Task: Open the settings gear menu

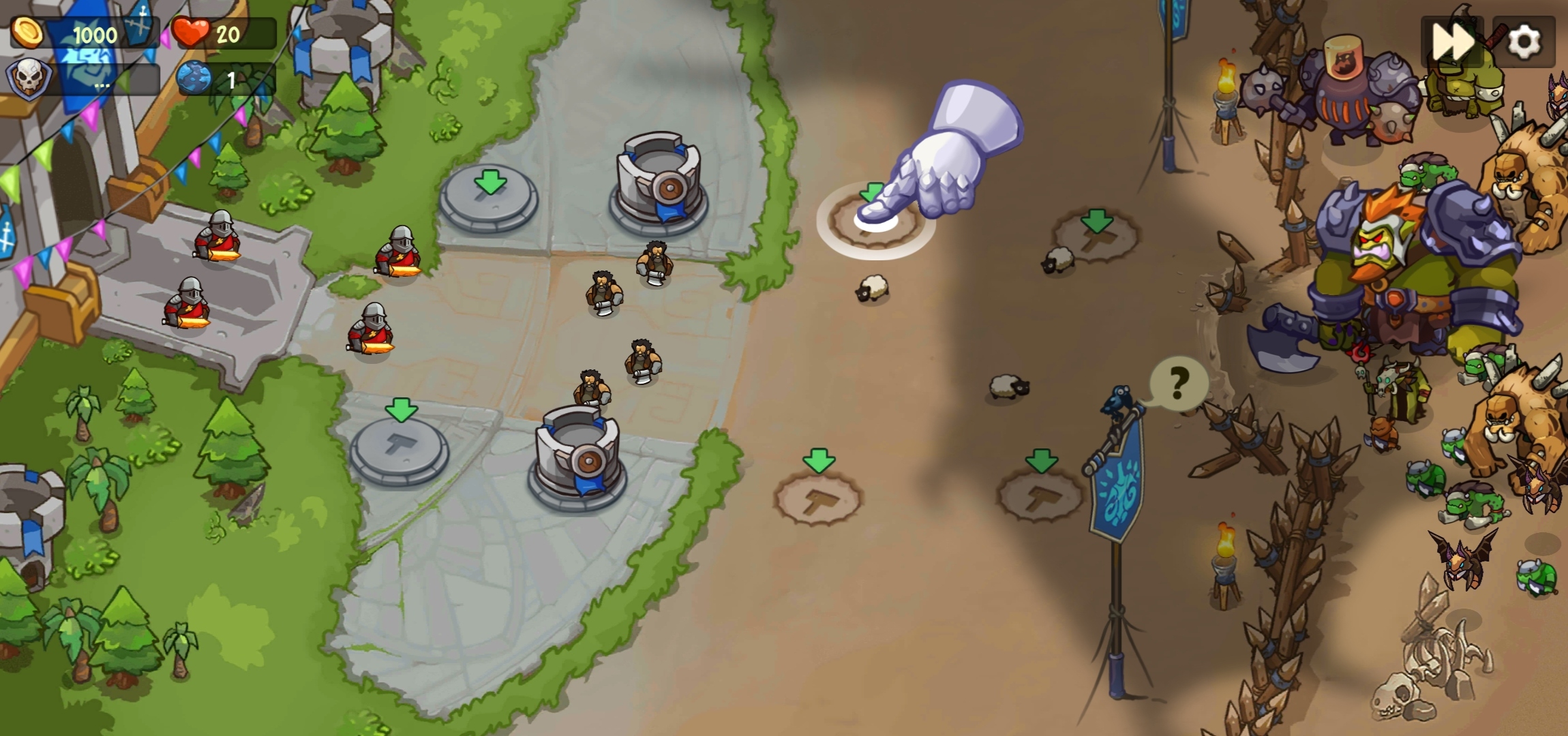Action: (x=1524, y=42)
